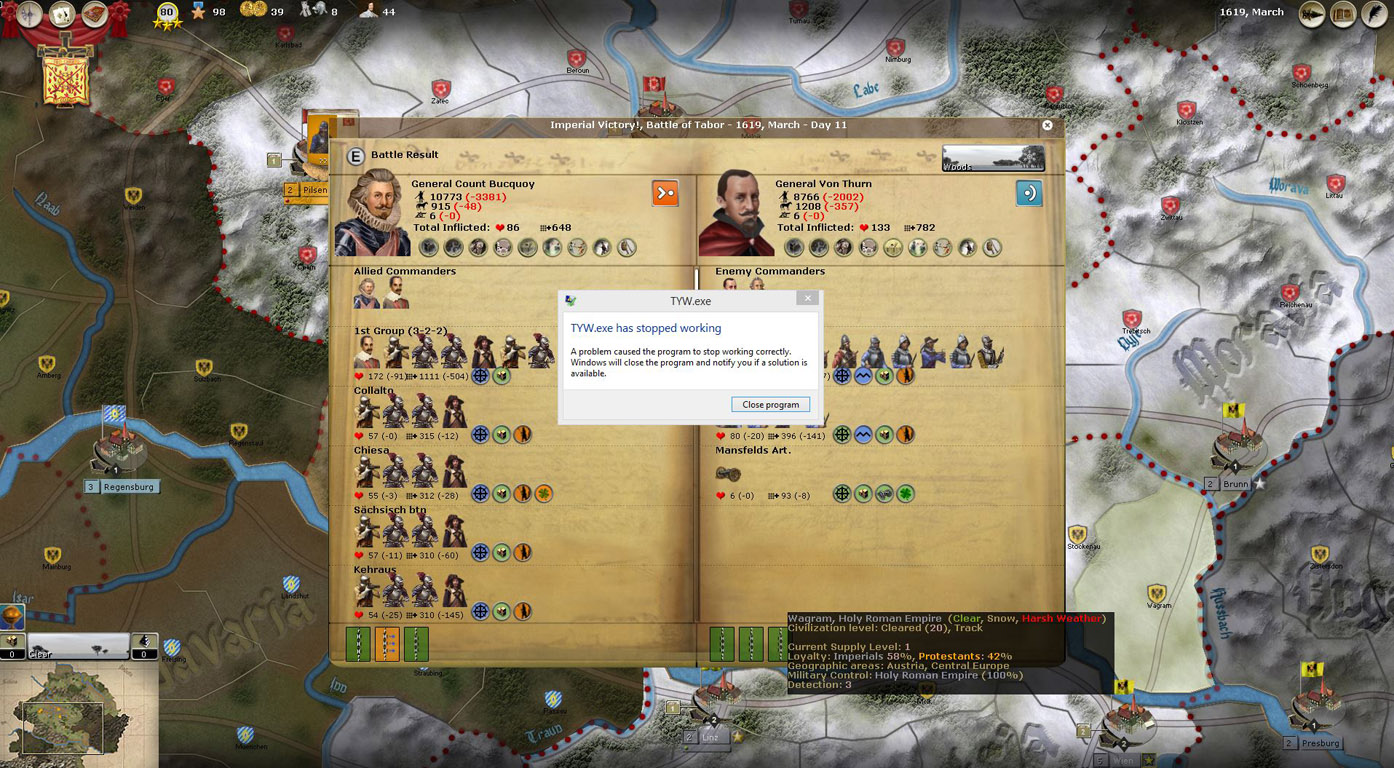Open the Woods terrain thumbnail
Viewport: 1394px width, 768px height.
pyautogui.click(x=993, y=159)
